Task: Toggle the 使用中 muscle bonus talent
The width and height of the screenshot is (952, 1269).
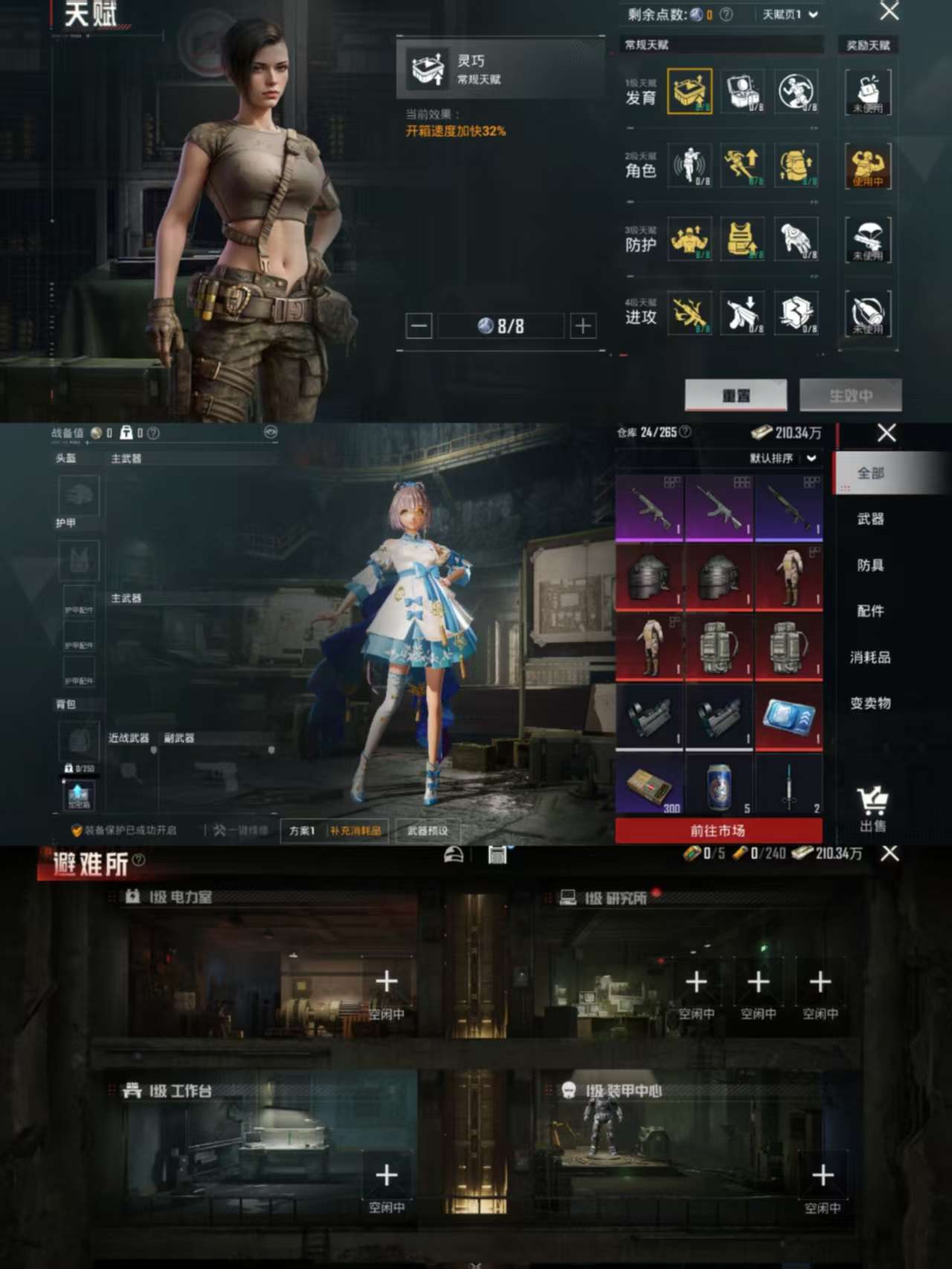Action: pos(868,166)
